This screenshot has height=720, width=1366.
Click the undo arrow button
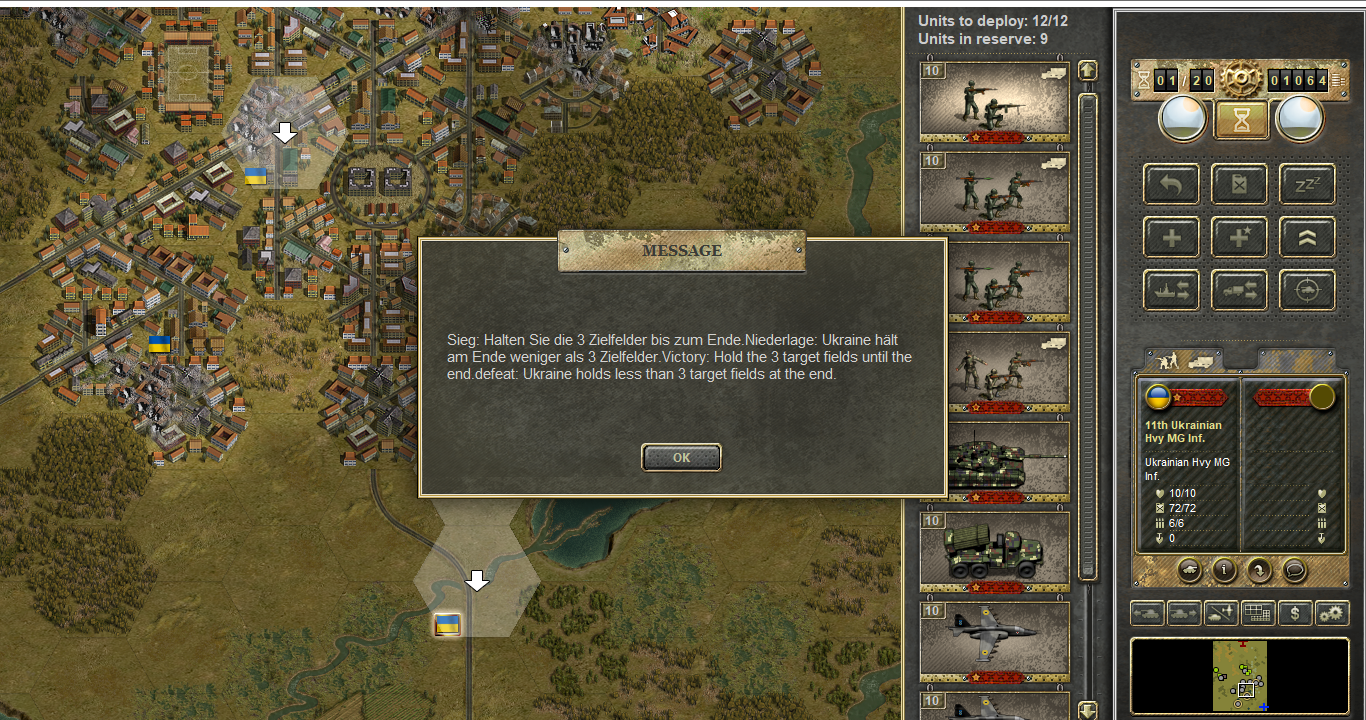1172,185
